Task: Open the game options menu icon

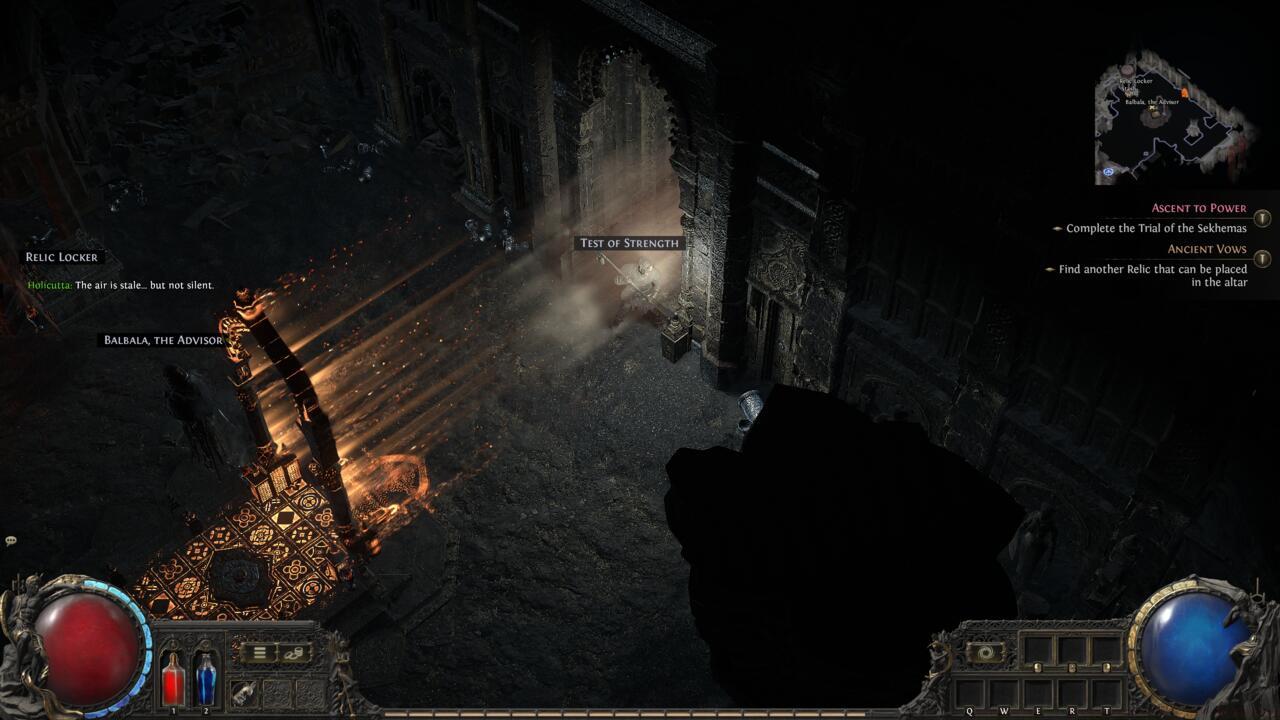Action: coord(258,652)
